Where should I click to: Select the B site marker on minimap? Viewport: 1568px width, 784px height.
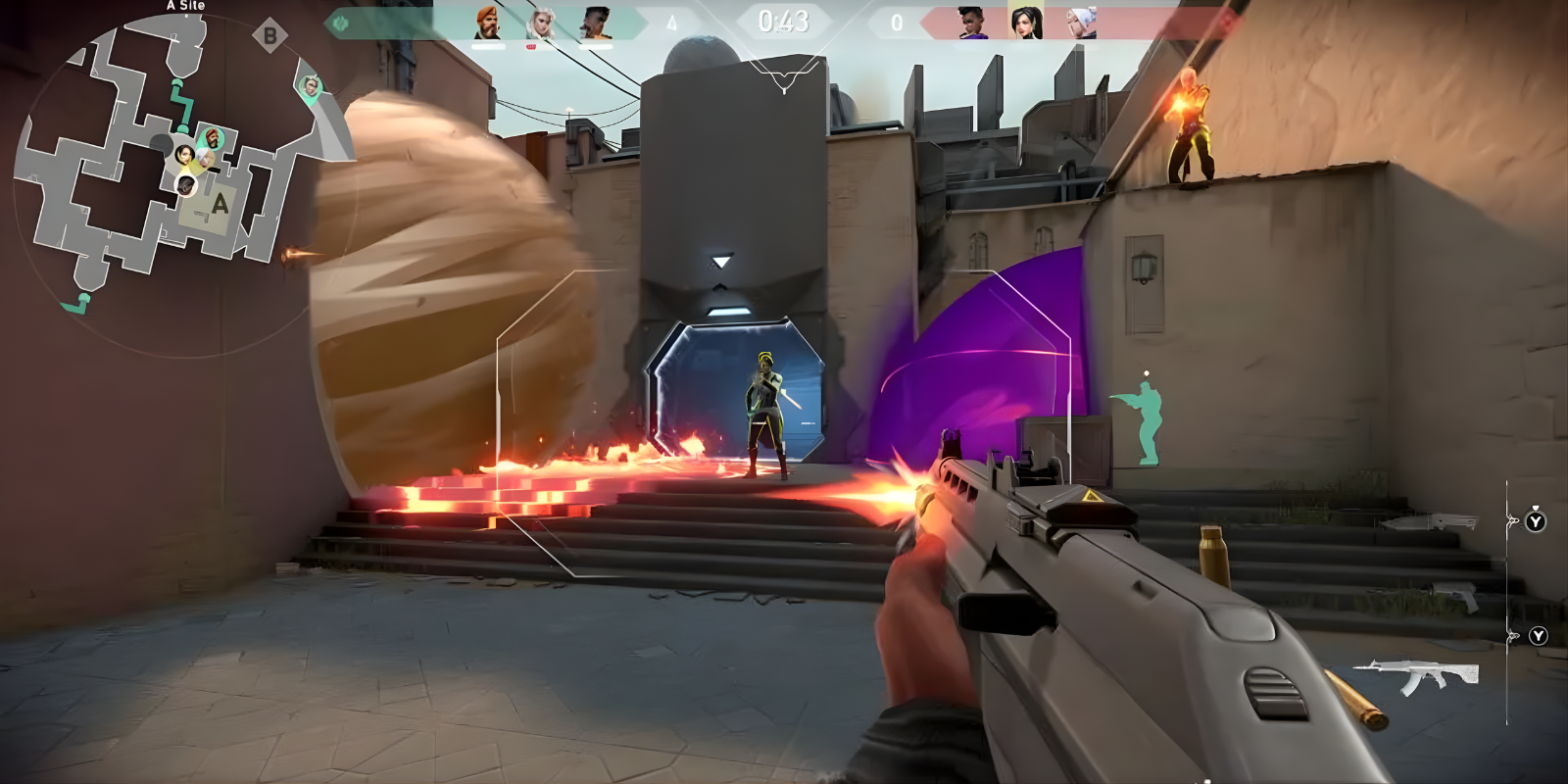click(x=269, y=37)
